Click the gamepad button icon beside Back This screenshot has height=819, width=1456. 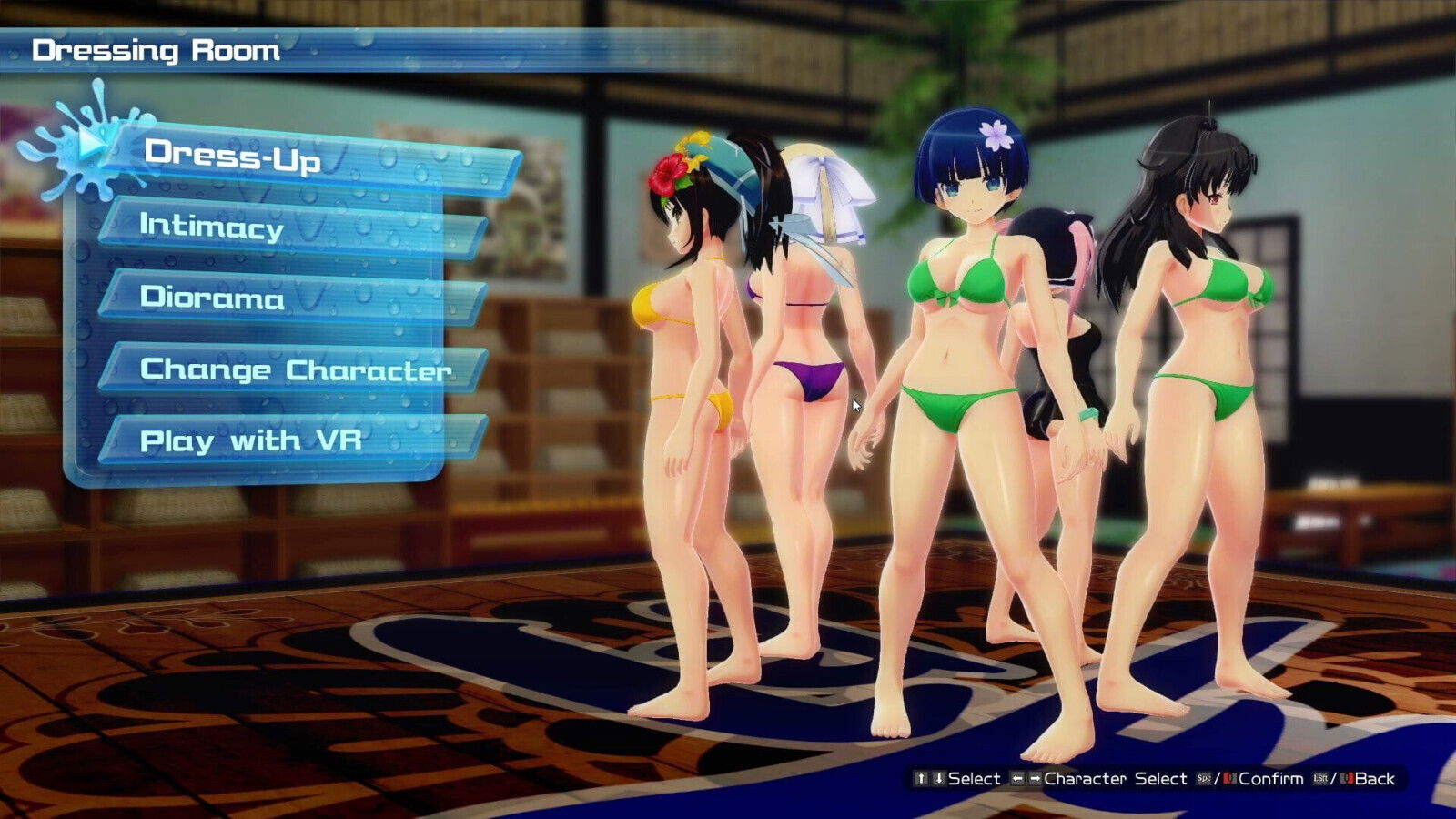1345,779
